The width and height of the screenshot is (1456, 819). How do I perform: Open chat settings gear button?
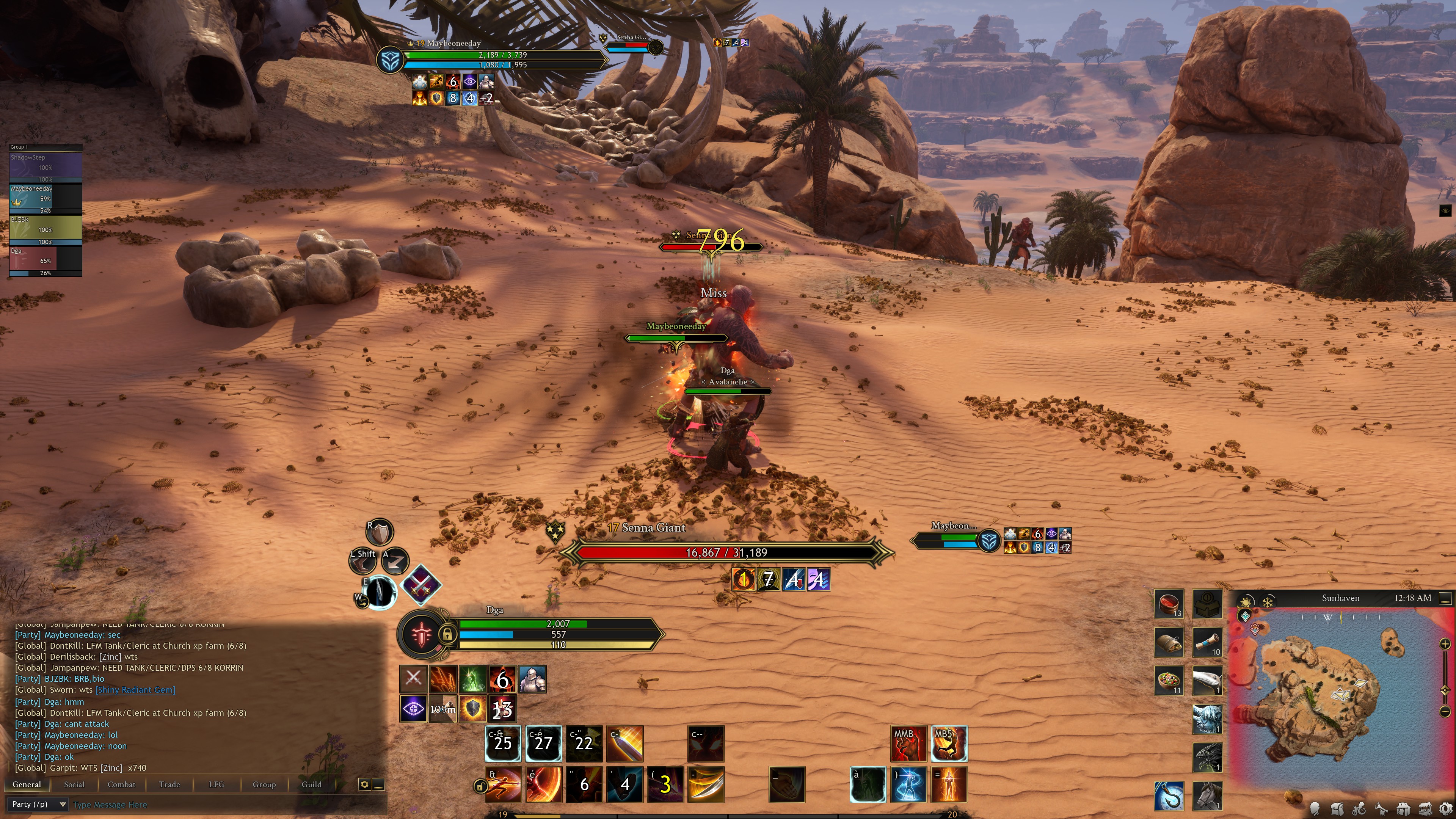[364, 784]
